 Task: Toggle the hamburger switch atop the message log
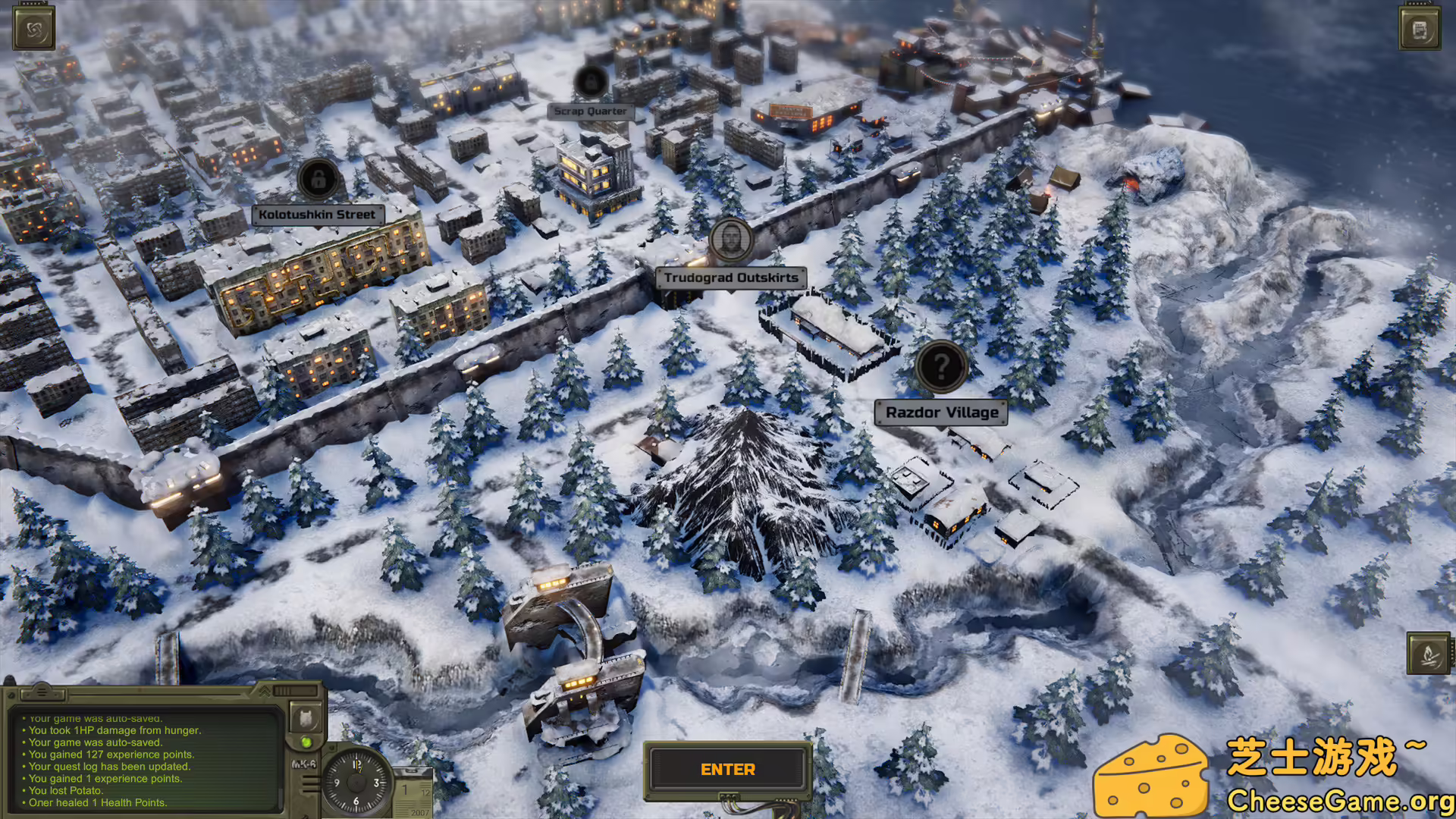[42, 692]
